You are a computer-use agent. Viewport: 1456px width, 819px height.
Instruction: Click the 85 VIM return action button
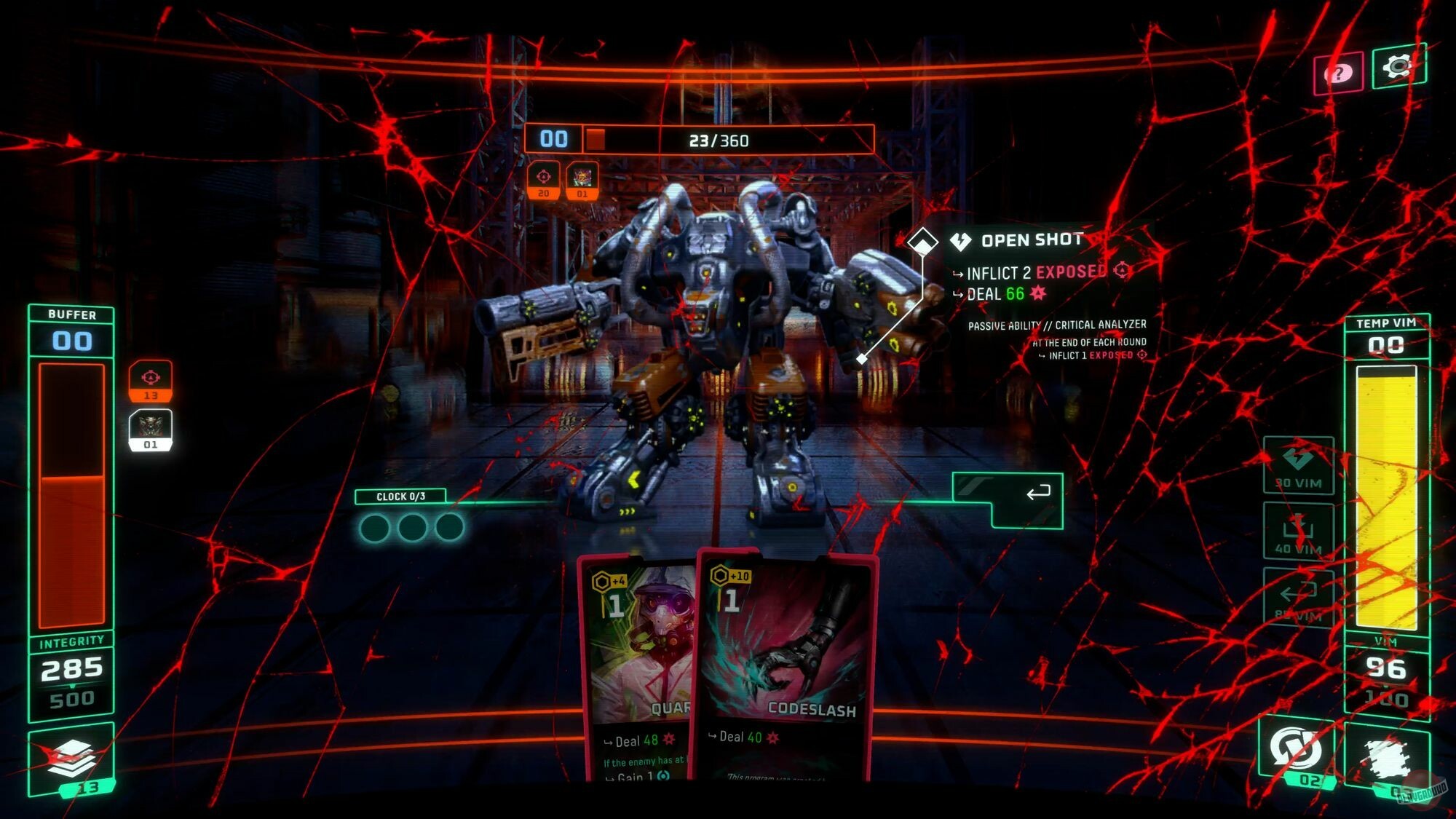click(x=1299, y=597)
